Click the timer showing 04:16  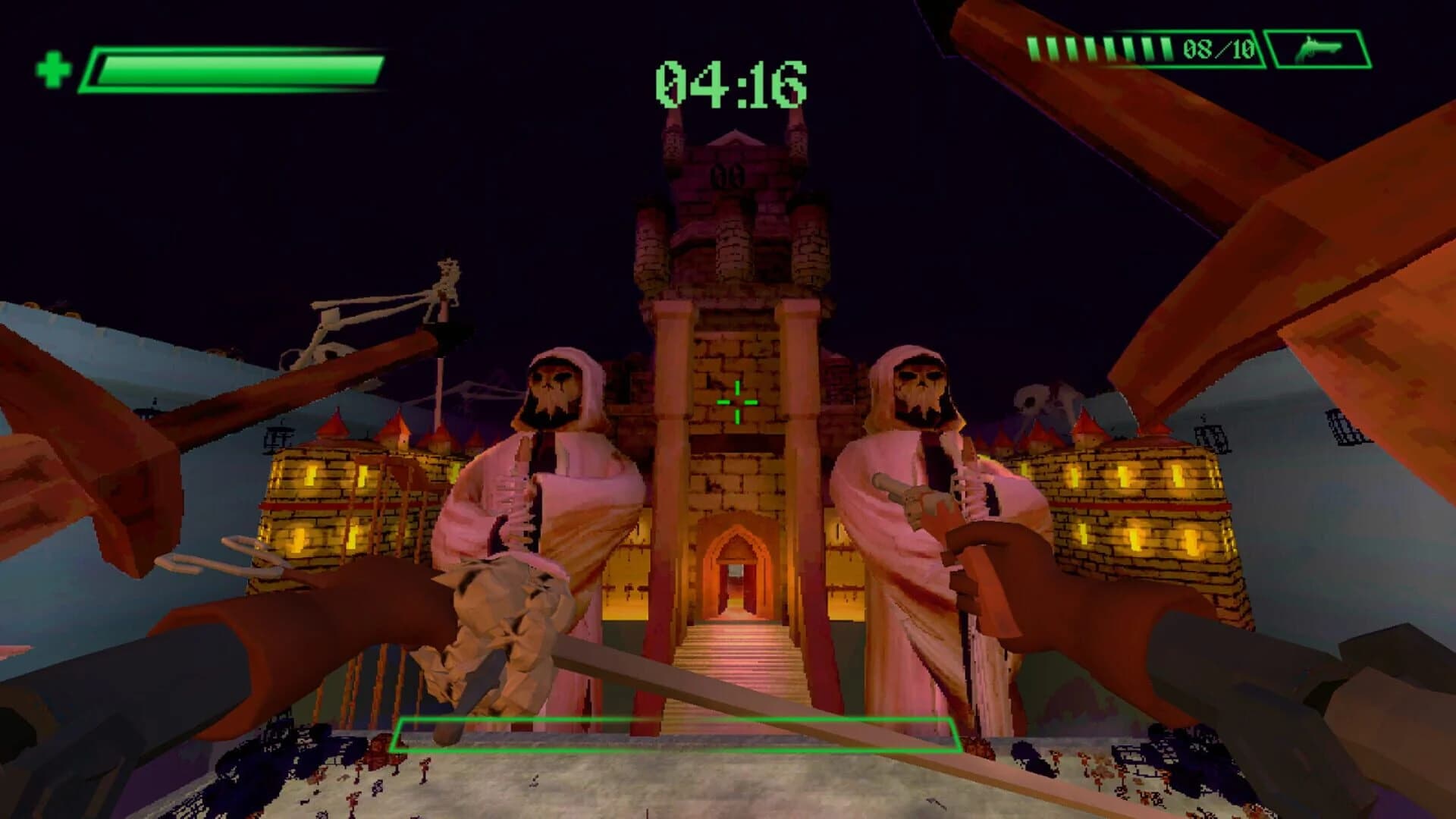point(730,80)
